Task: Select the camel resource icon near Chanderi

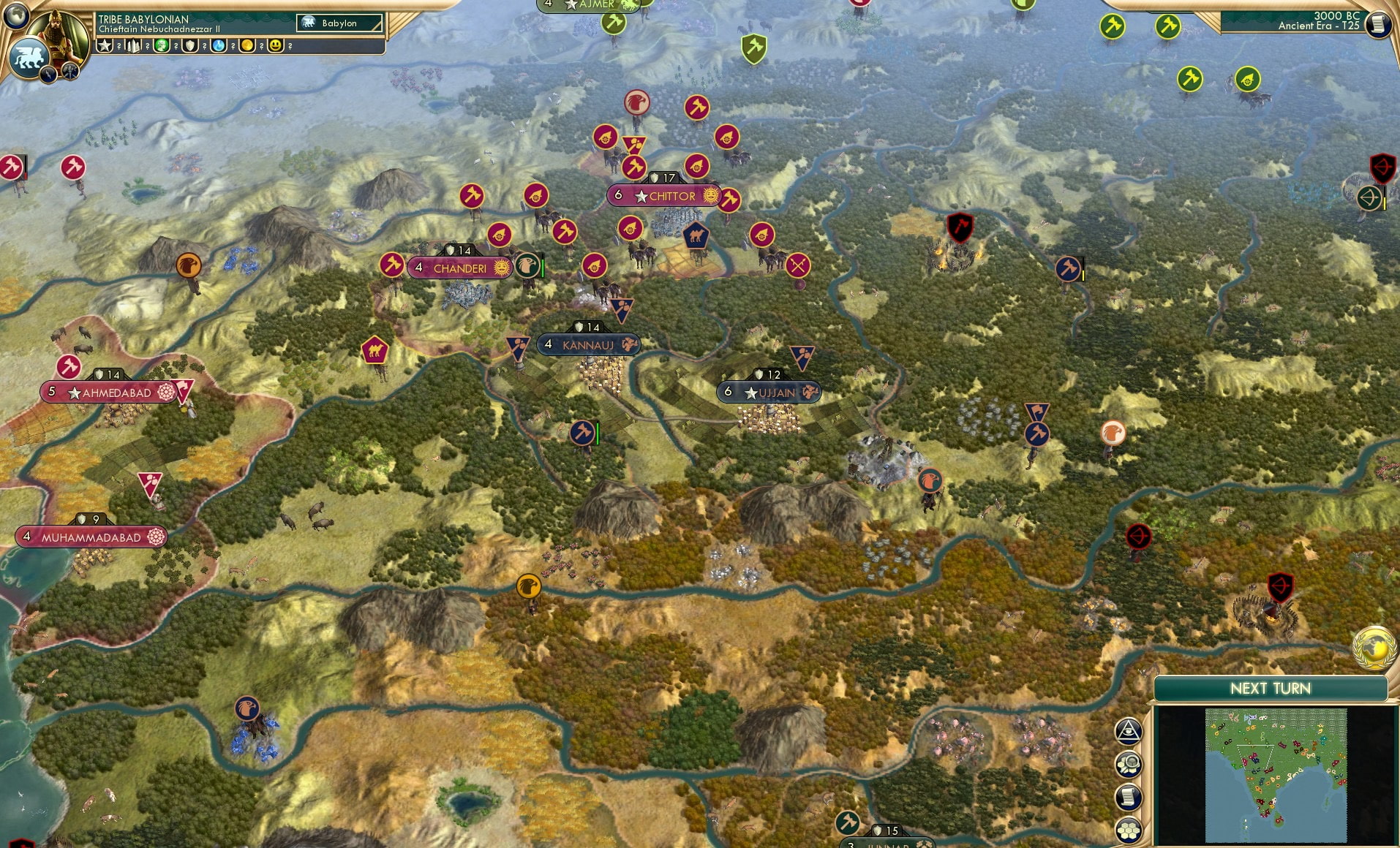Action: point(376,351)
